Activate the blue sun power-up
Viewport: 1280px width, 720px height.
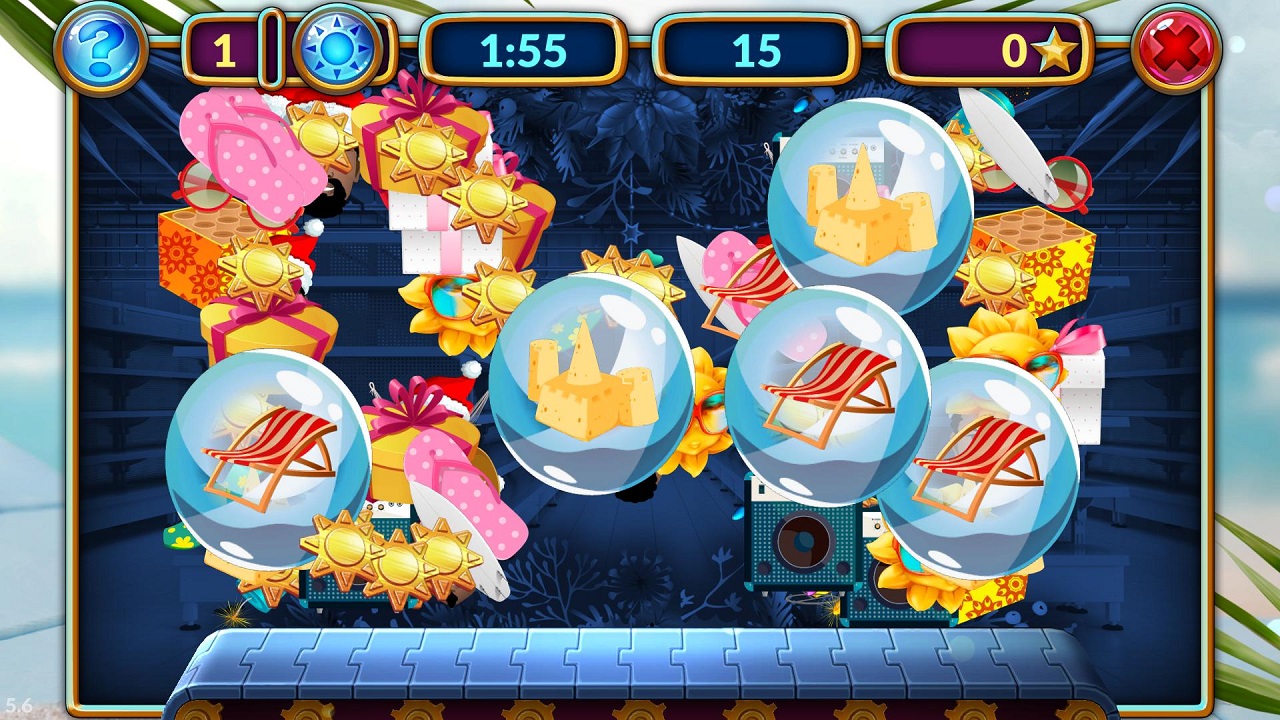pos(337,48)
